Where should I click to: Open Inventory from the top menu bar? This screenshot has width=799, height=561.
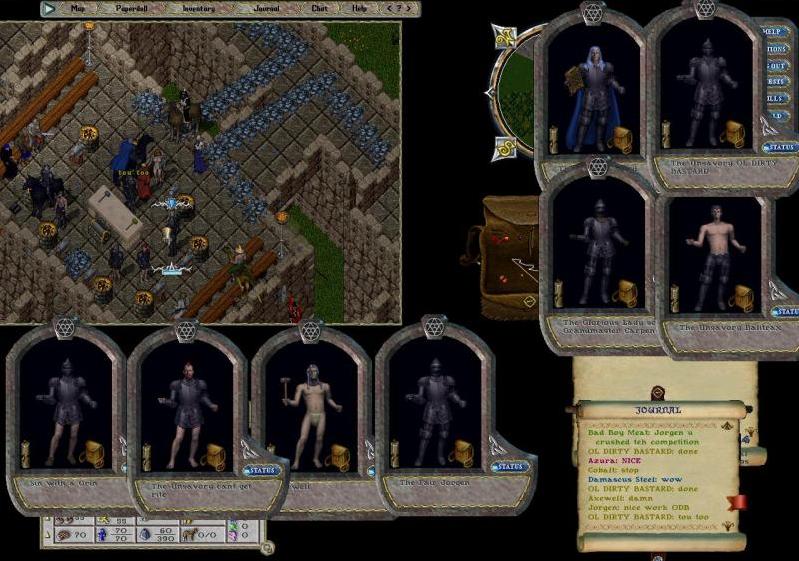pyautogui.click(x=197, y=8)
